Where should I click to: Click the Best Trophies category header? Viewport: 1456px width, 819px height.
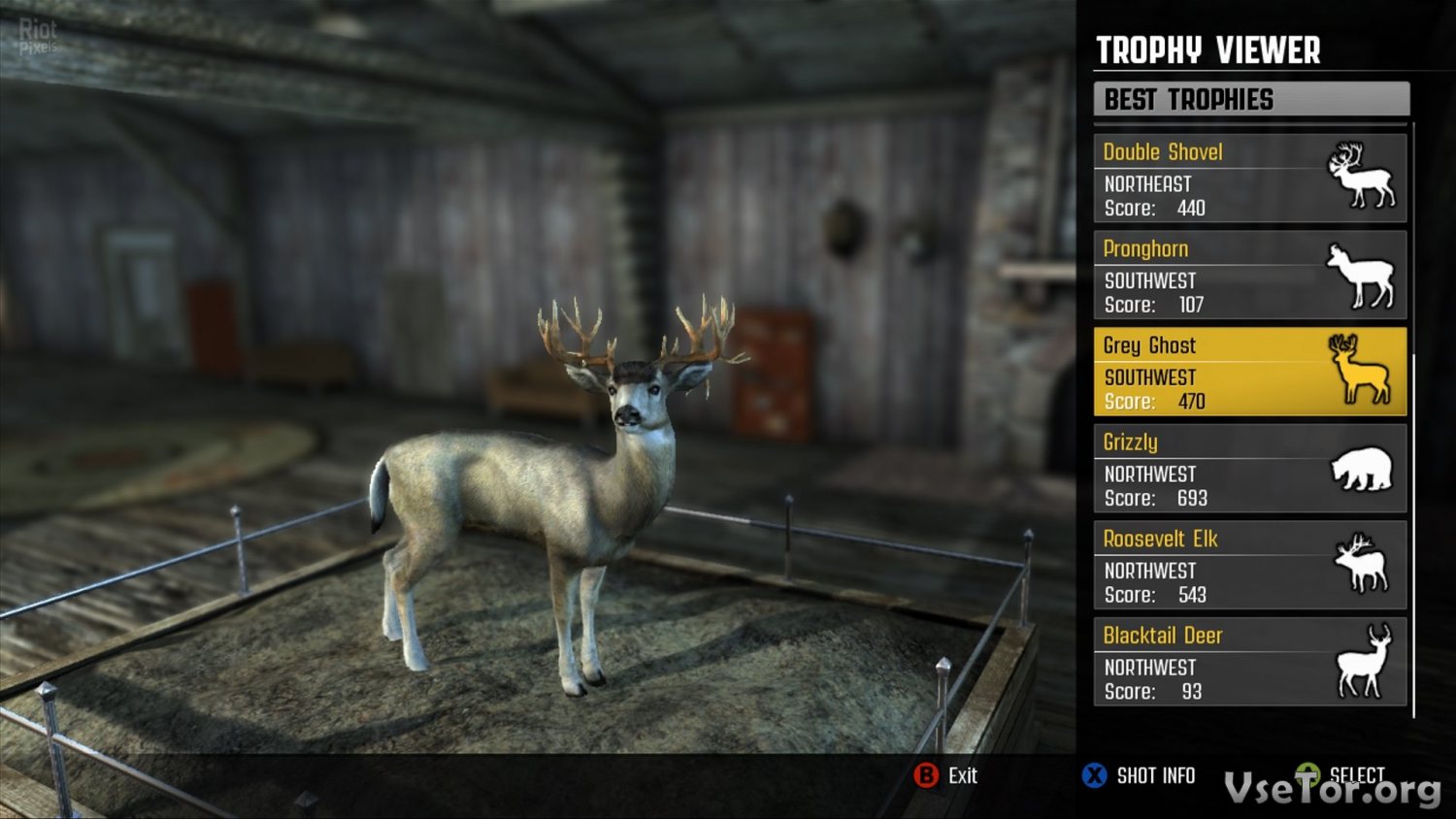(1250, 99)
